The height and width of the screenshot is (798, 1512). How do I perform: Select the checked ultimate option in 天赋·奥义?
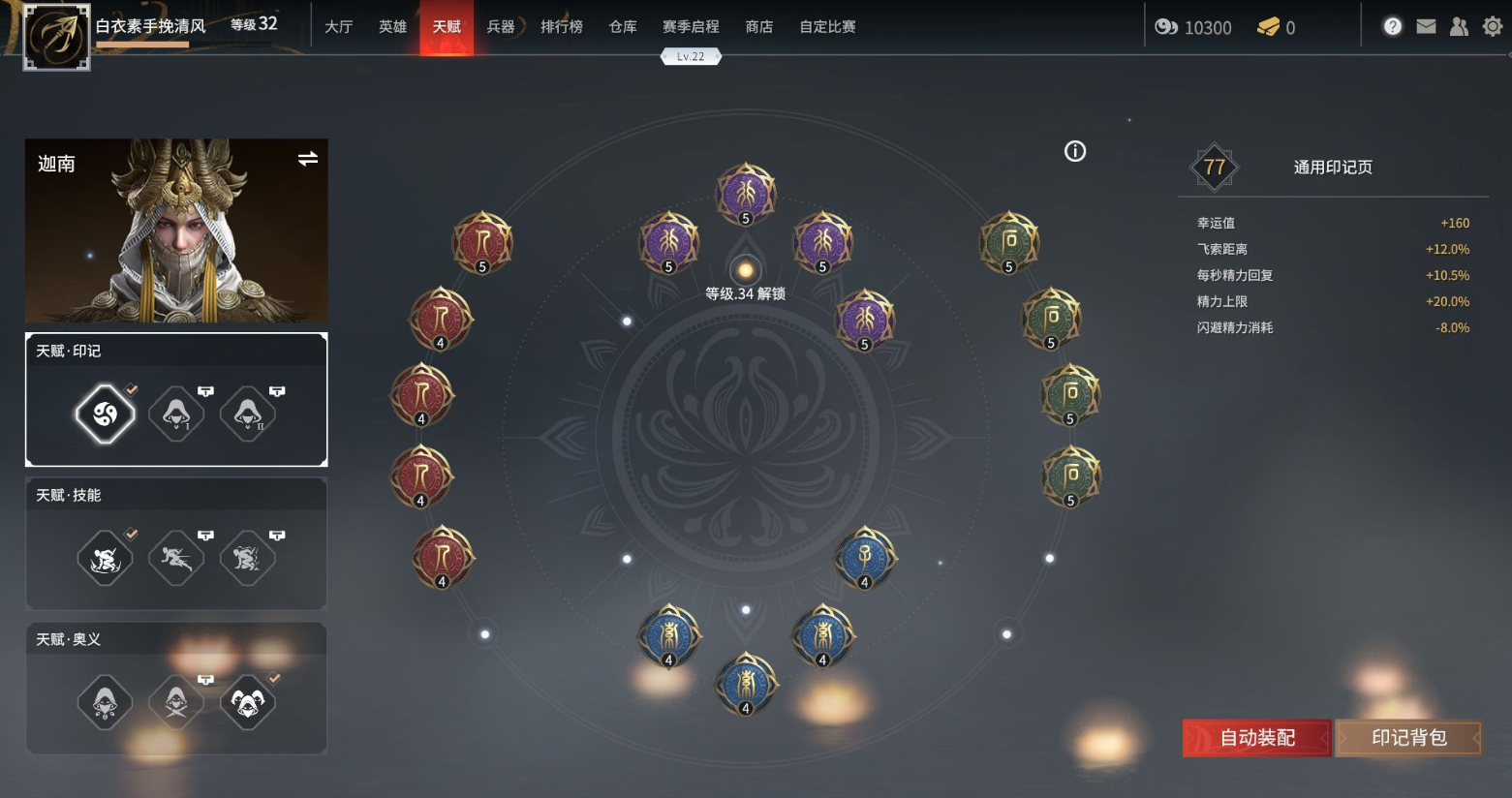248,703
